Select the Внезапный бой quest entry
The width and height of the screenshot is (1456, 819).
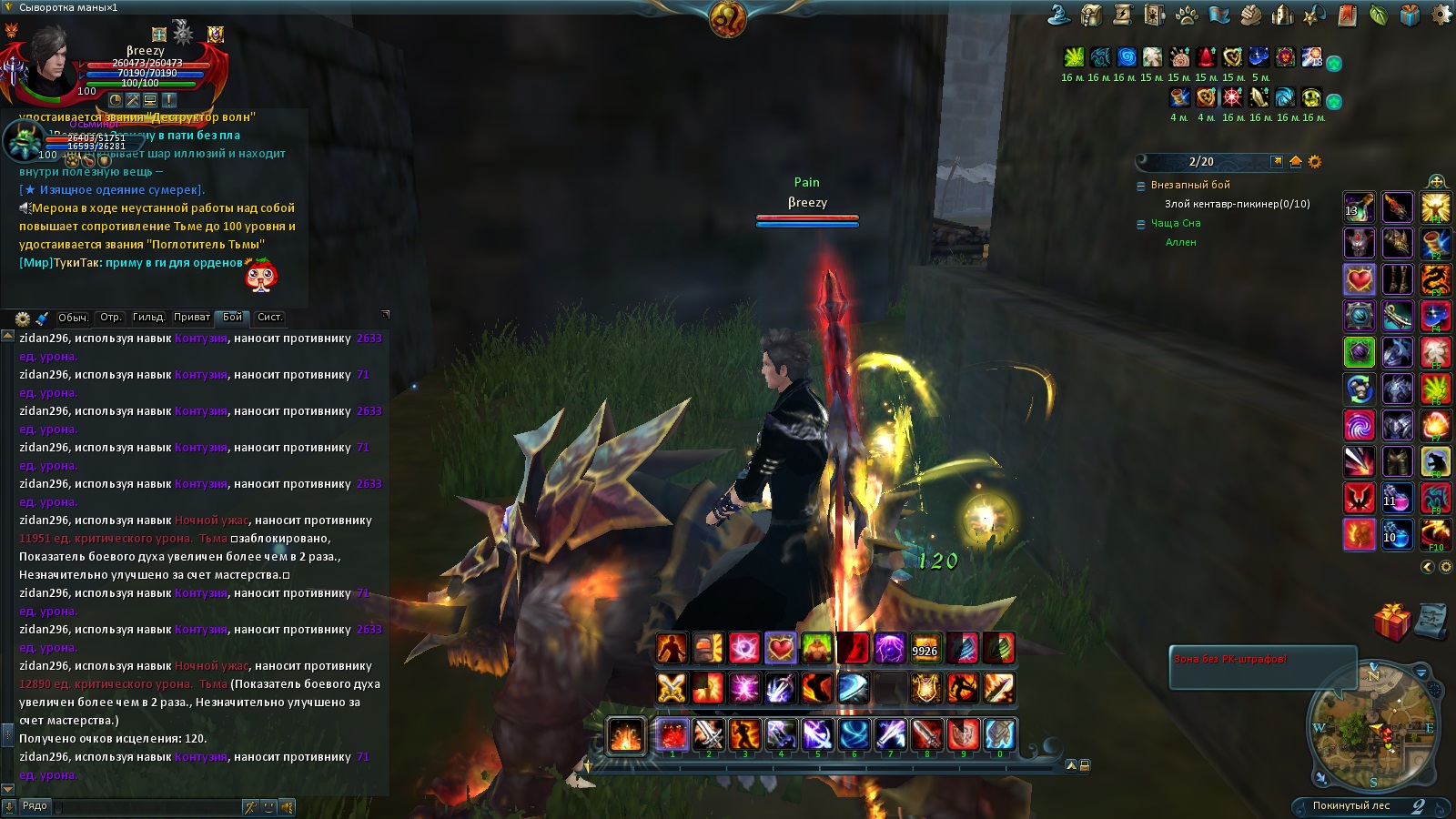pos(1190,185)
